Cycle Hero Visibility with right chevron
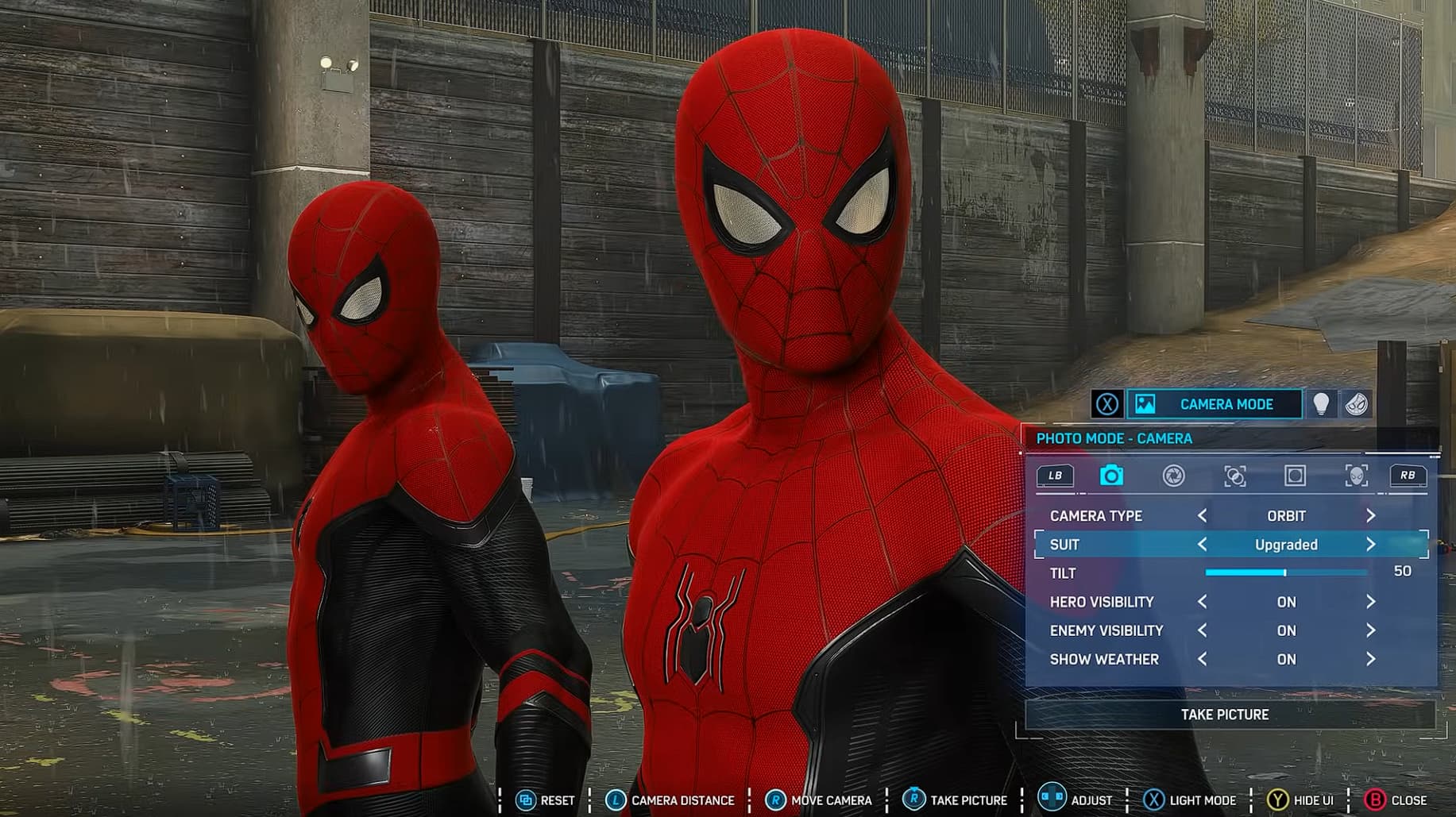The width and height of the screenshot is (1456, 817). [x=1373, y=602]
